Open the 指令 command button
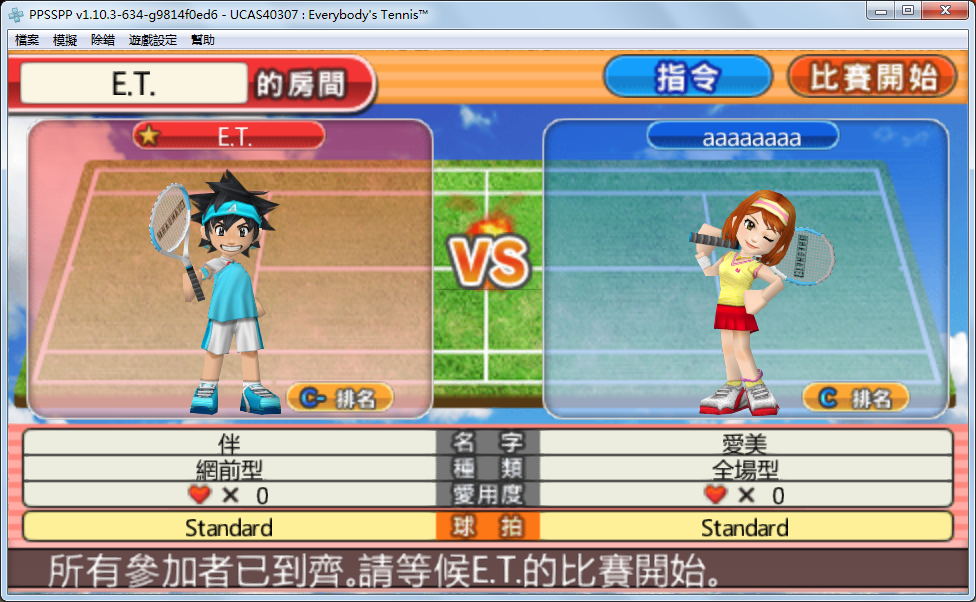This screenshot has height=602, width=976. pos(688,77)
